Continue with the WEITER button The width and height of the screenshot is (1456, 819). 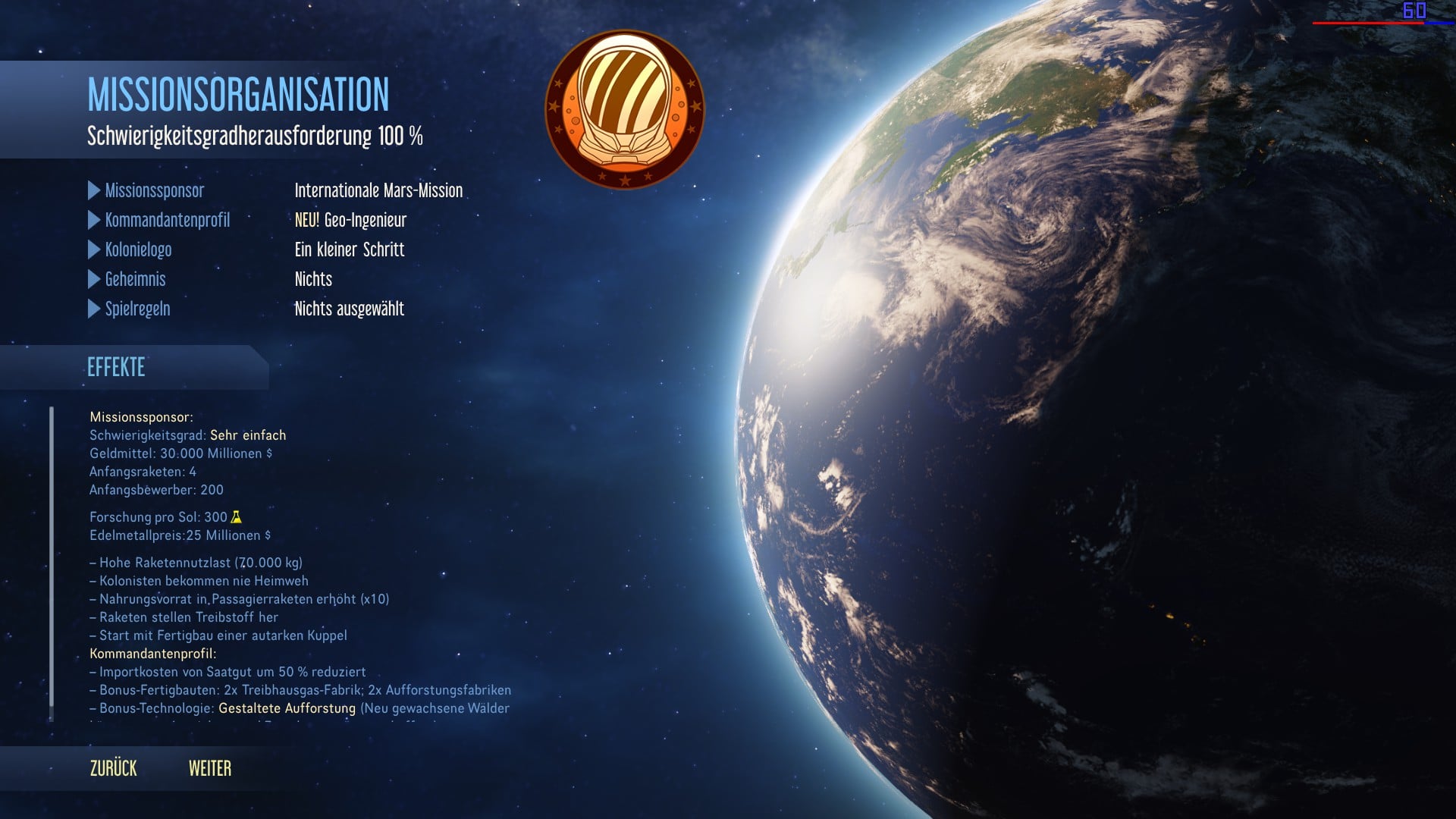(210, 768)
